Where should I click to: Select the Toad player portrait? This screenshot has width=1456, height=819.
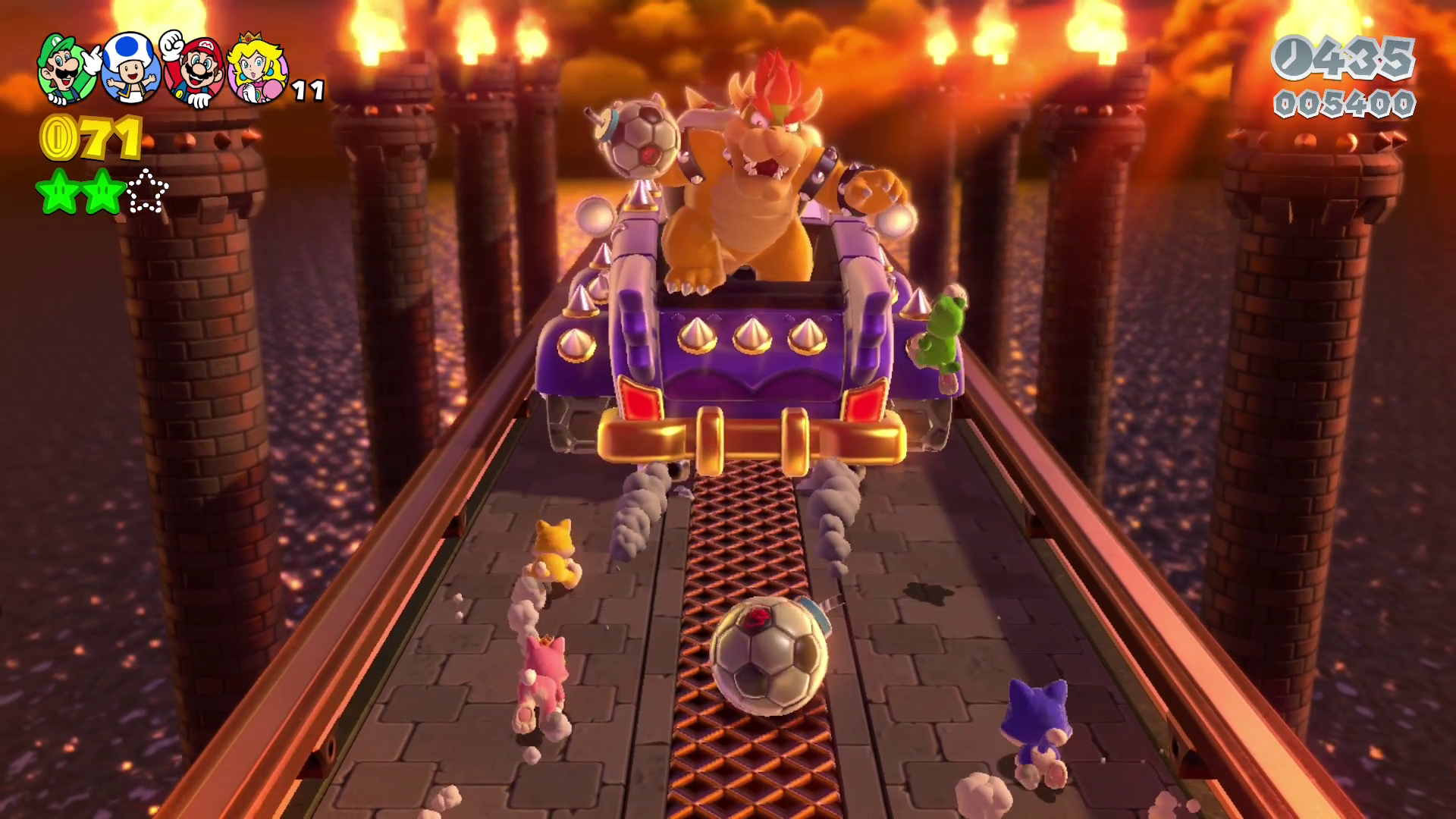132,70
